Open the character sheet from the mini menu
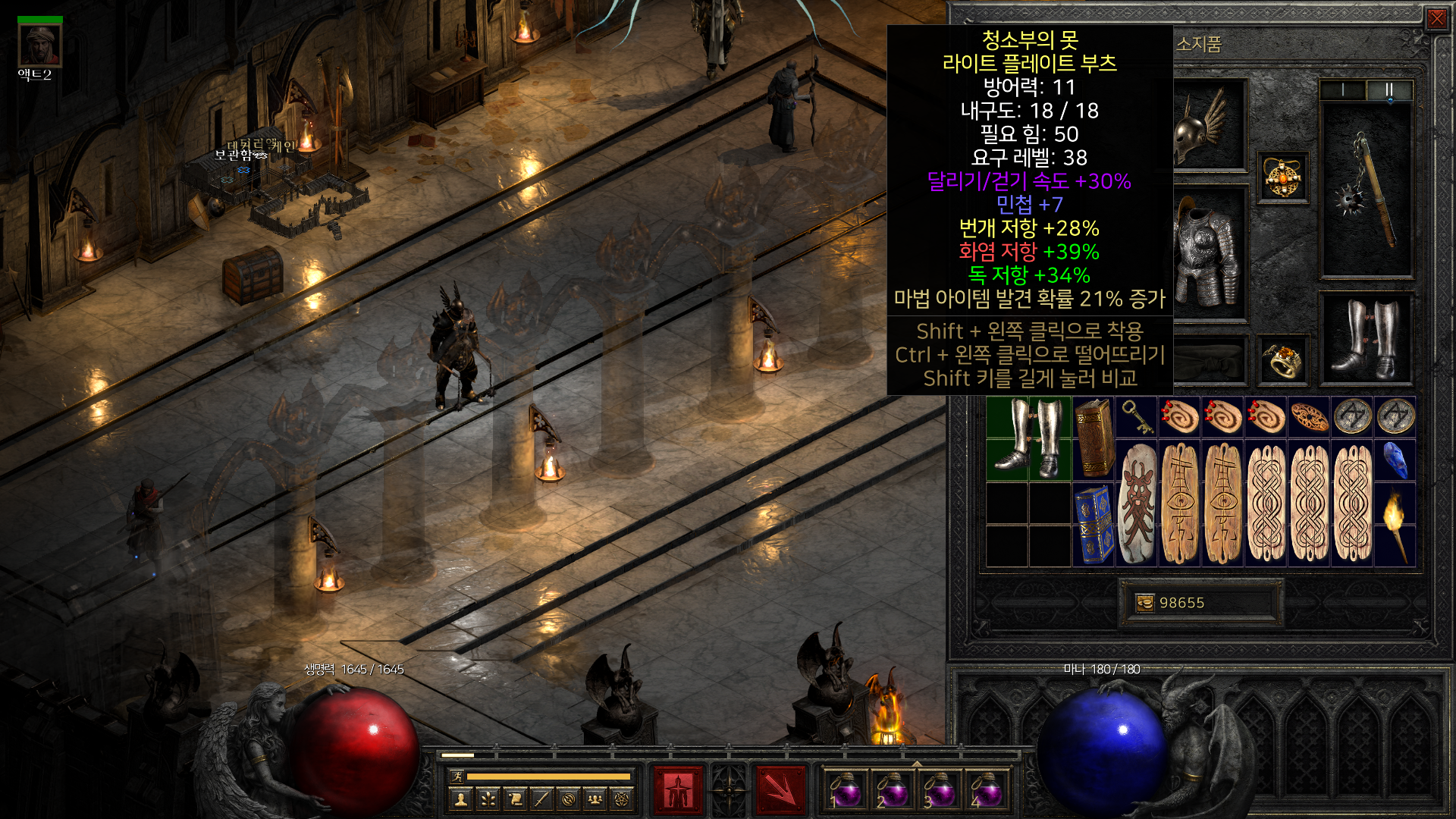This screenshot has height=819, width=1456. point(460,799)
